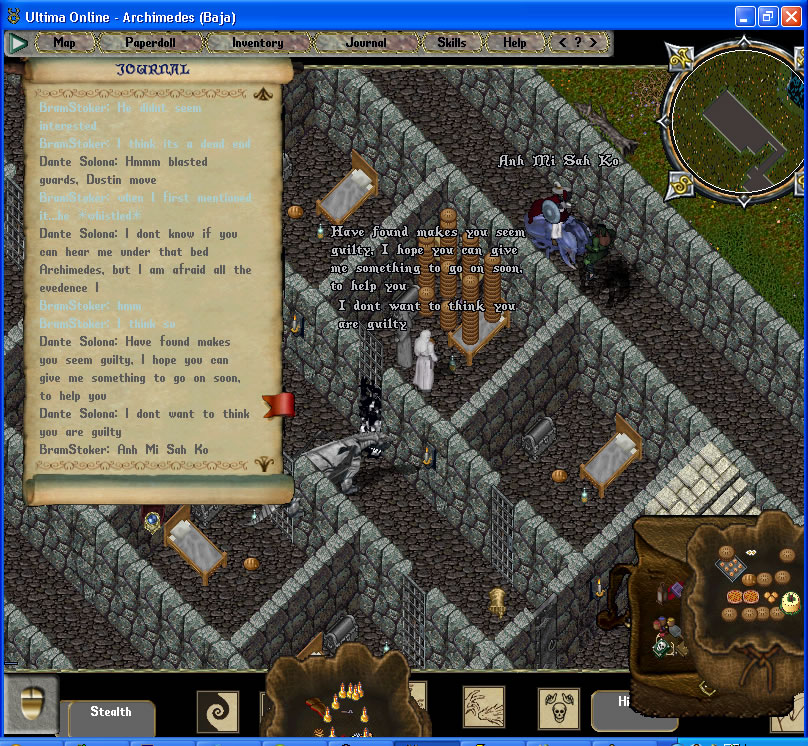Activate the Stealth skill button

(x=111, y=713)
